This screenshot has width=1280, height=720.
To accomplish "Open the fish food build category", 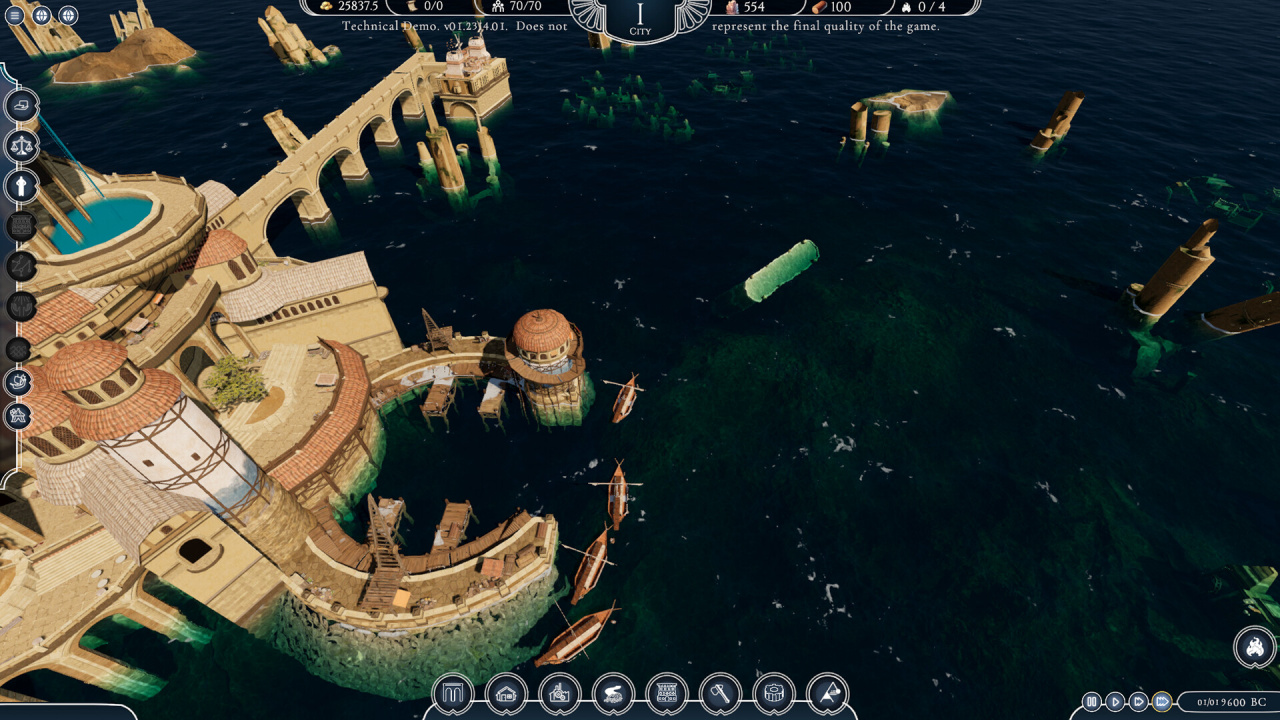I will 613,693.
